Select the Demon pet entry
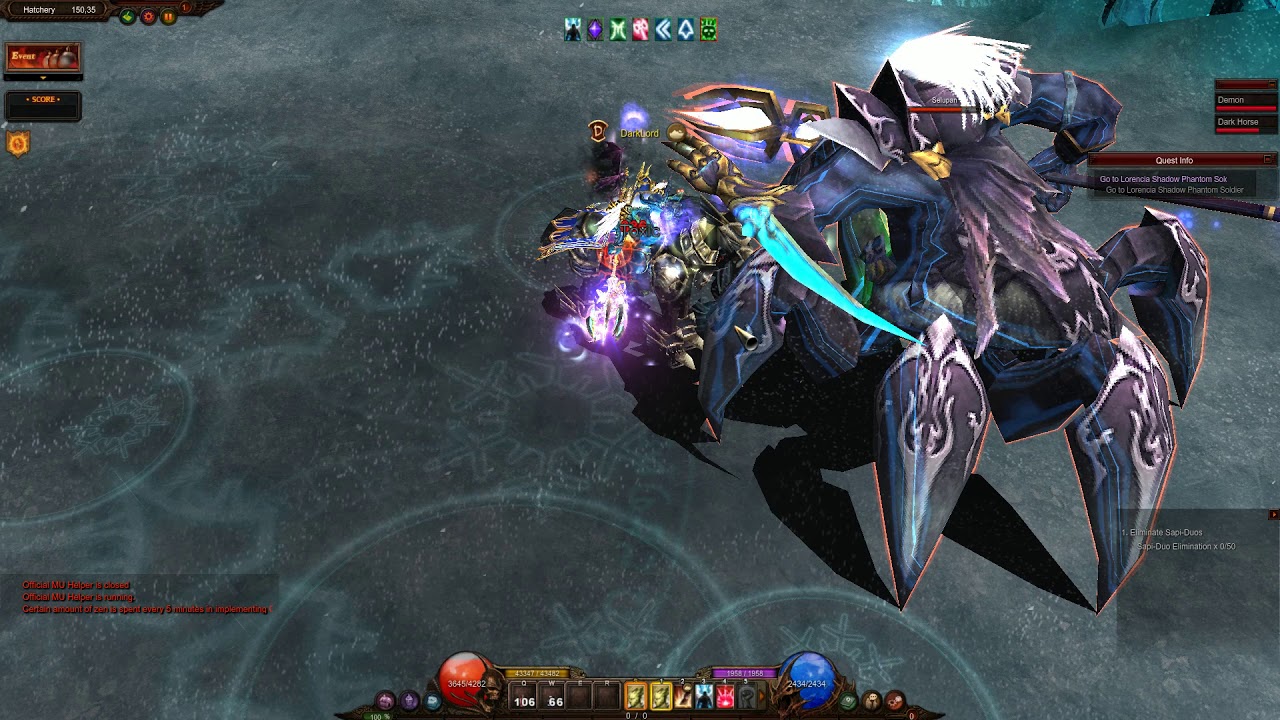 coord(1245,101)
